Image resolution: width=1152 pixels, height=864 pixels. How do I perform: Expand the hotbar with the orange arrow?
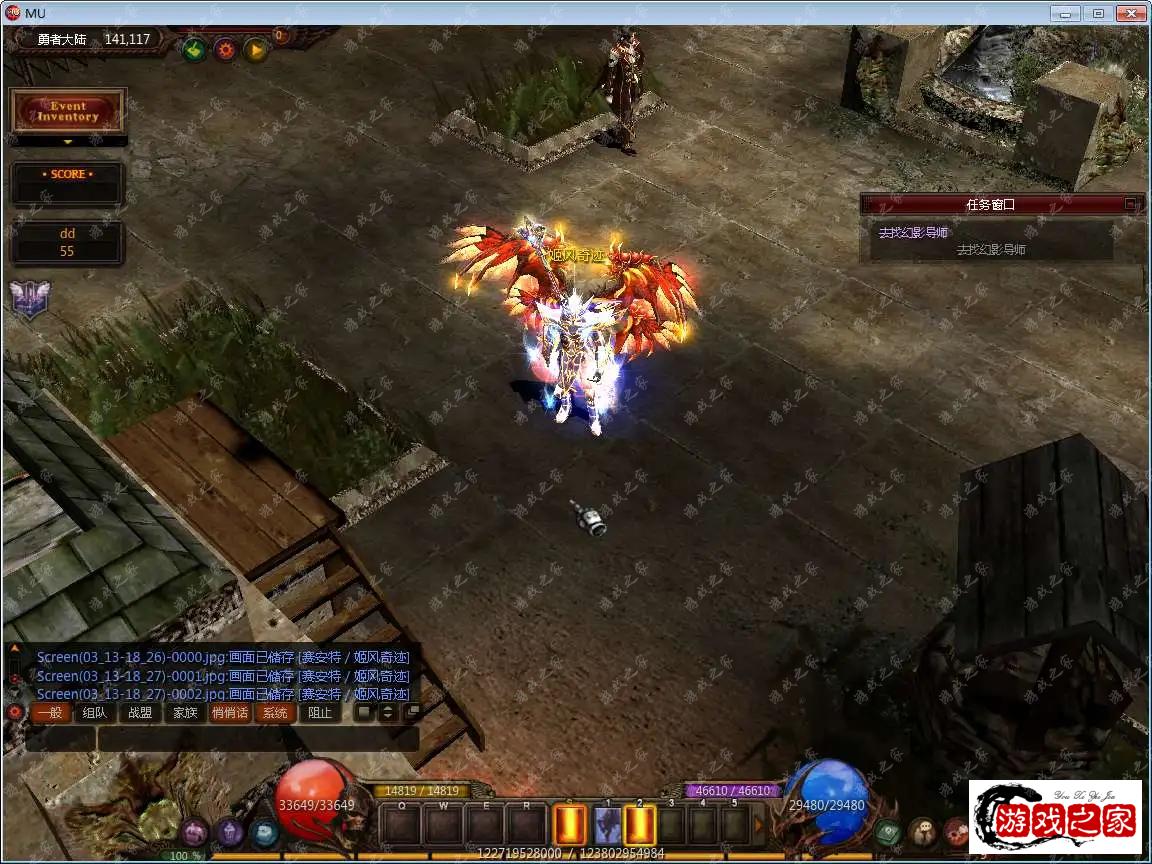[758, 825]
